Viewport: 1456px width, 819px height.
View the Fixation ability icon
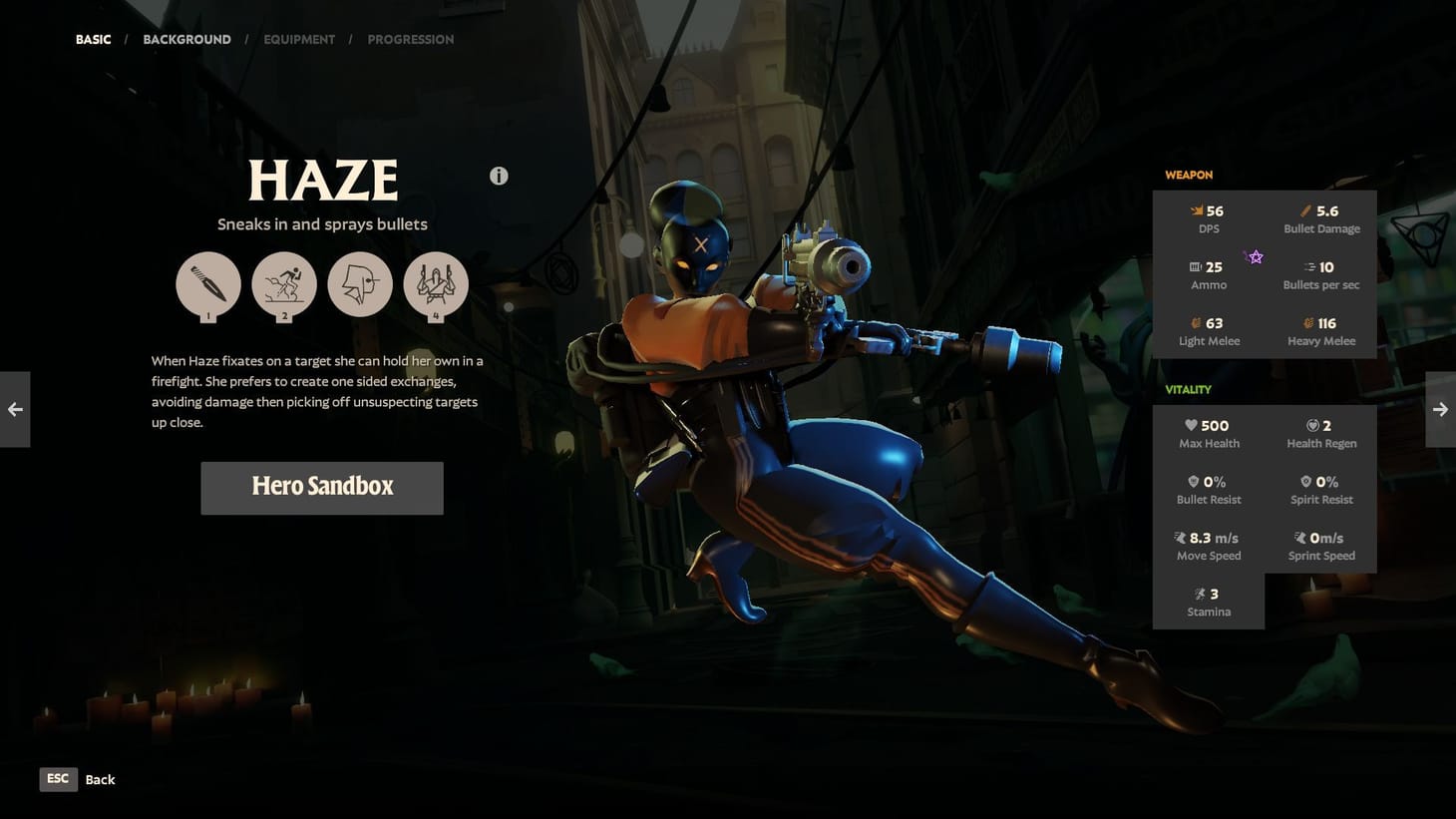360,286
